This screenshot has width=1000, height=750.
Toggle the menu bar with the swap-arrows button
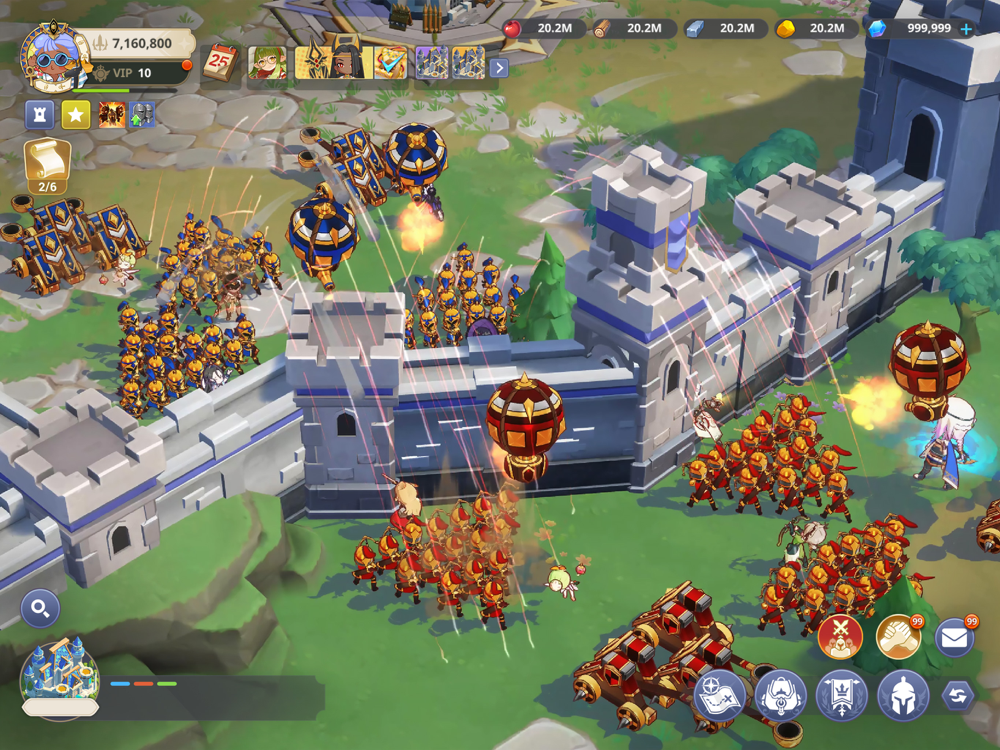[x=957, y=696]
